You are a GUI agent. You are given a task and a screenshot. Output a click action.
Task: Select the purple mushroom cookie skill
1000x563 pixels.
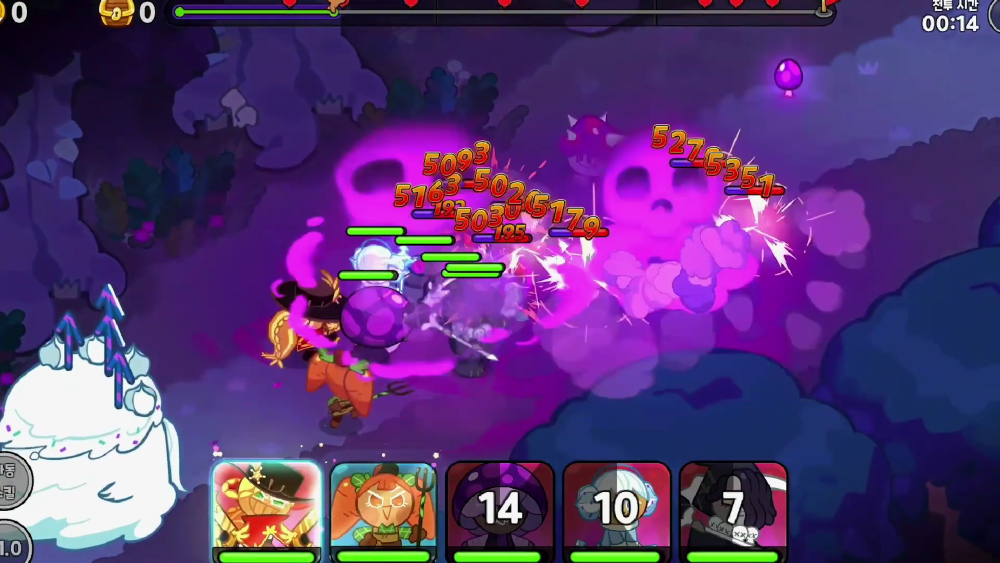point(500,506)
